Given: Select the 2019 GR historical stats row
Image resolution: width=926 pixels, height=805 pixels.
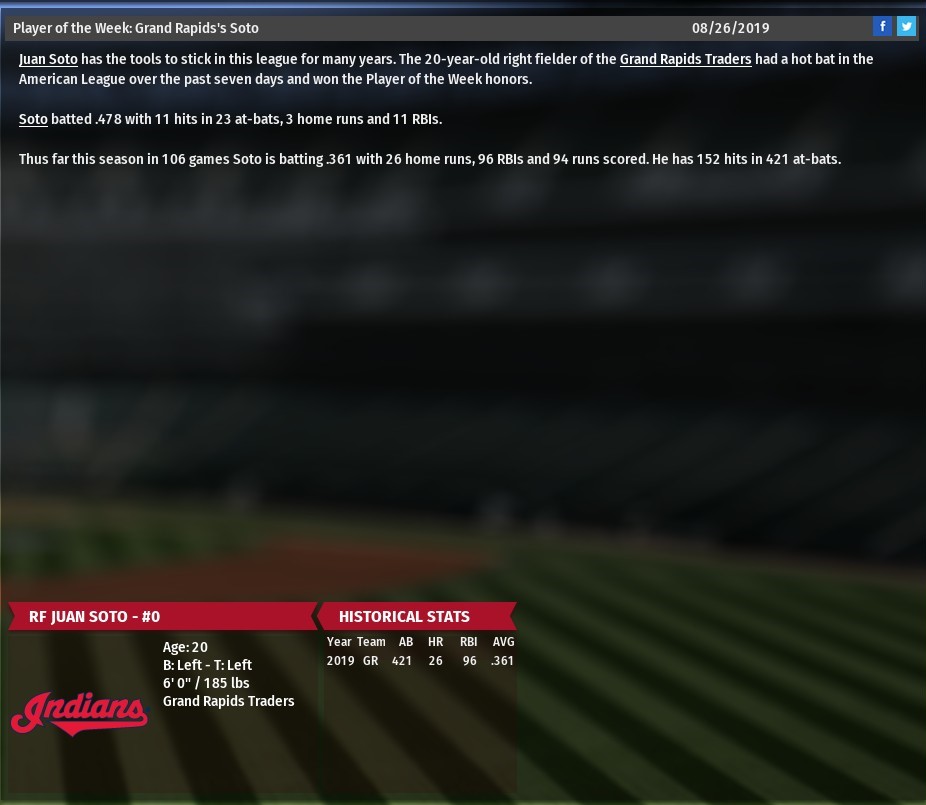Looking at the screenshot, I should point(420,661).
